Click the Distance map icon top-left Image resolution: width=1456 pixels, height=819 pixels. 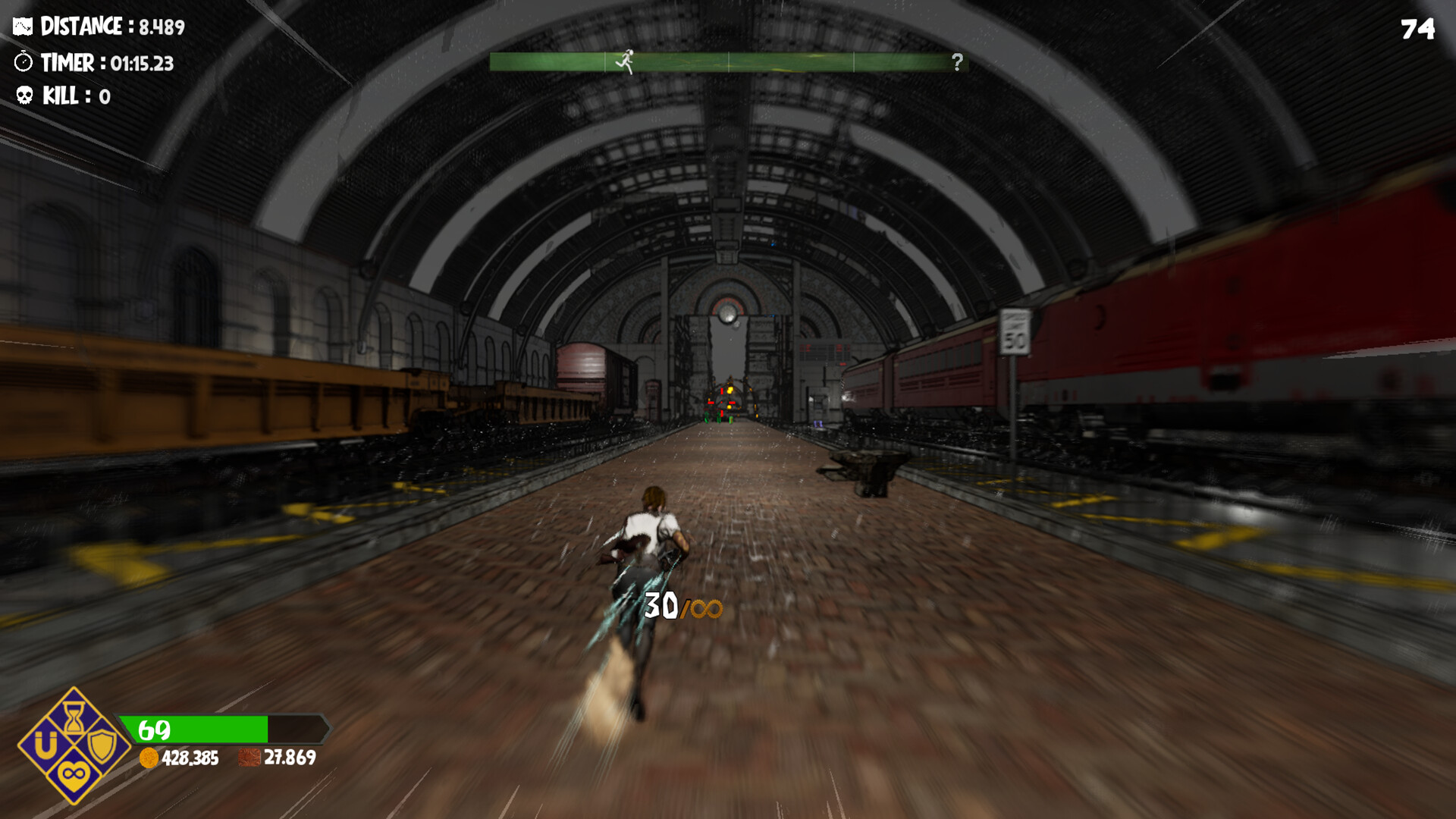click(22, 25)
